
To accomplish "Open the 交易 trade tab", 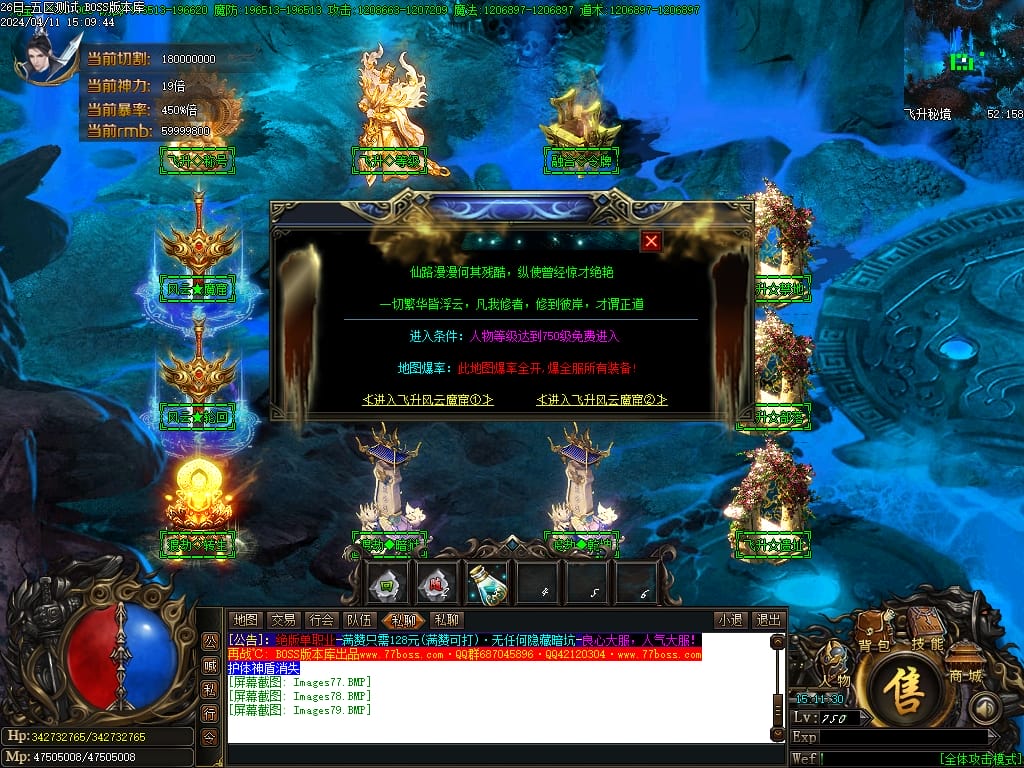I will coord(283,620).
